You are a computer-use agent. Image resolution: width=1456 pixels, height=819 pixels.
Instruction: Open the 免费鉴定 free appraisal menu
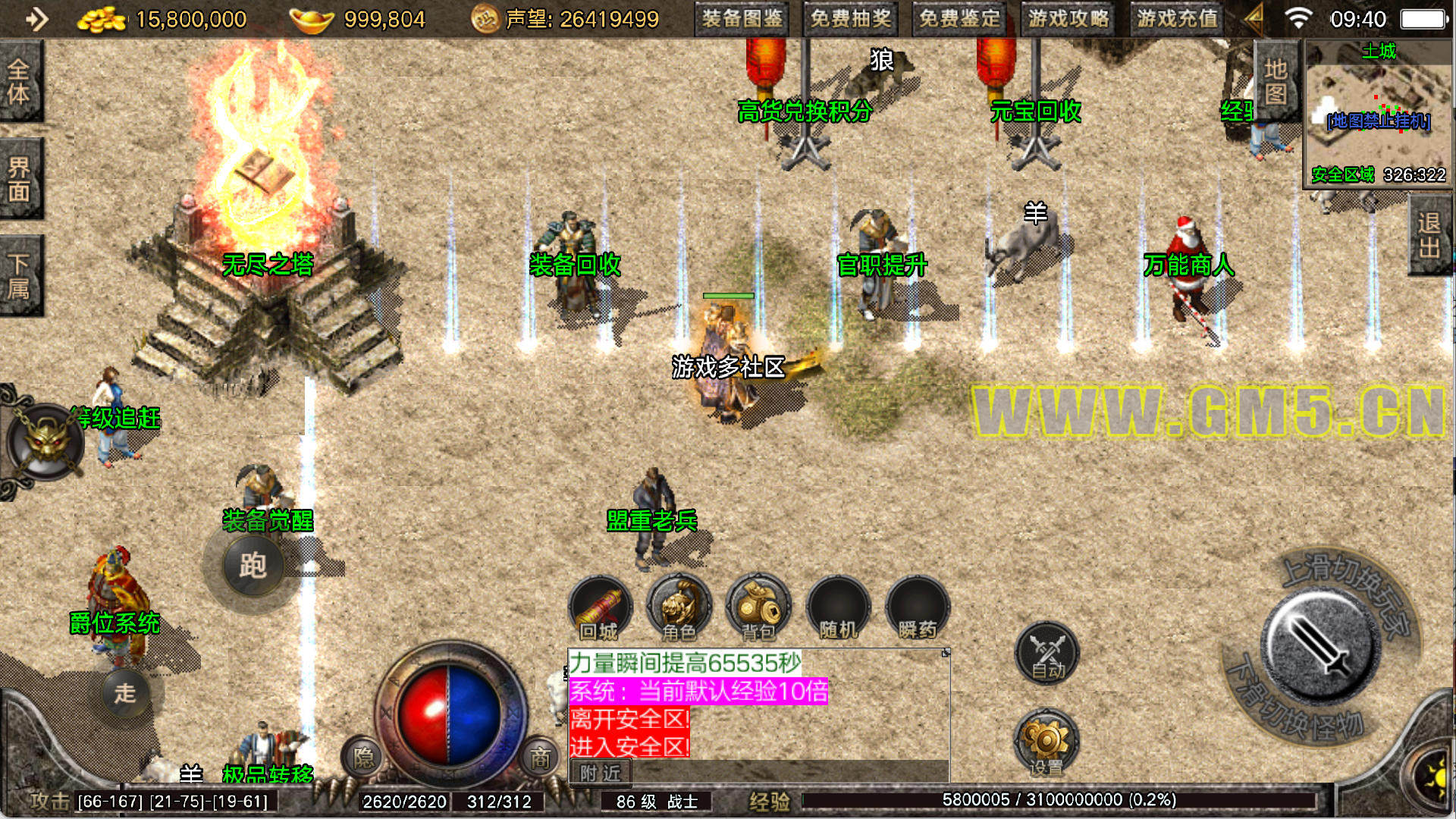959,19
